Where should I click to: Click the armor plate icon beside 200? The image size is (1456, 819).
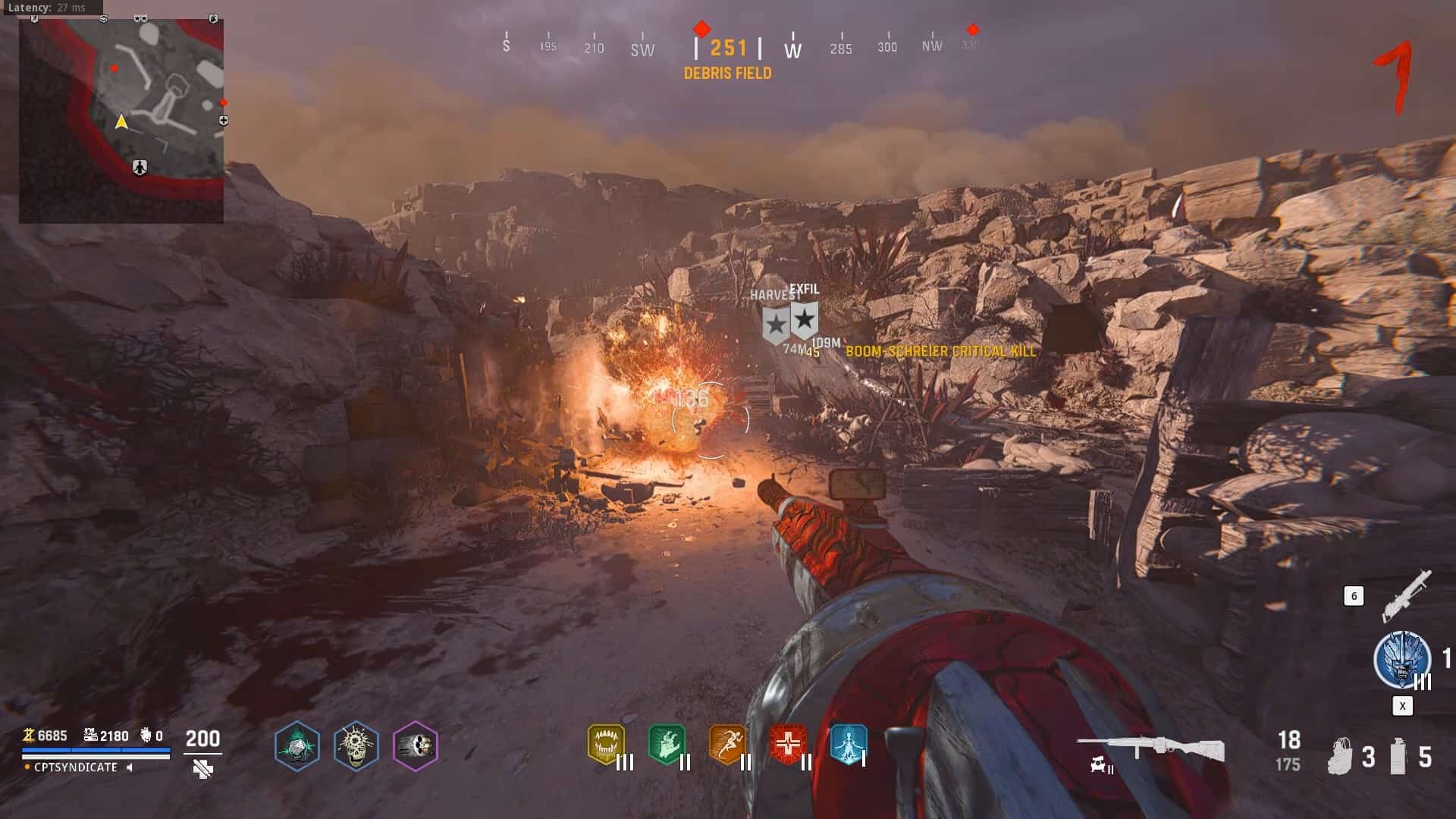point(202,769)
